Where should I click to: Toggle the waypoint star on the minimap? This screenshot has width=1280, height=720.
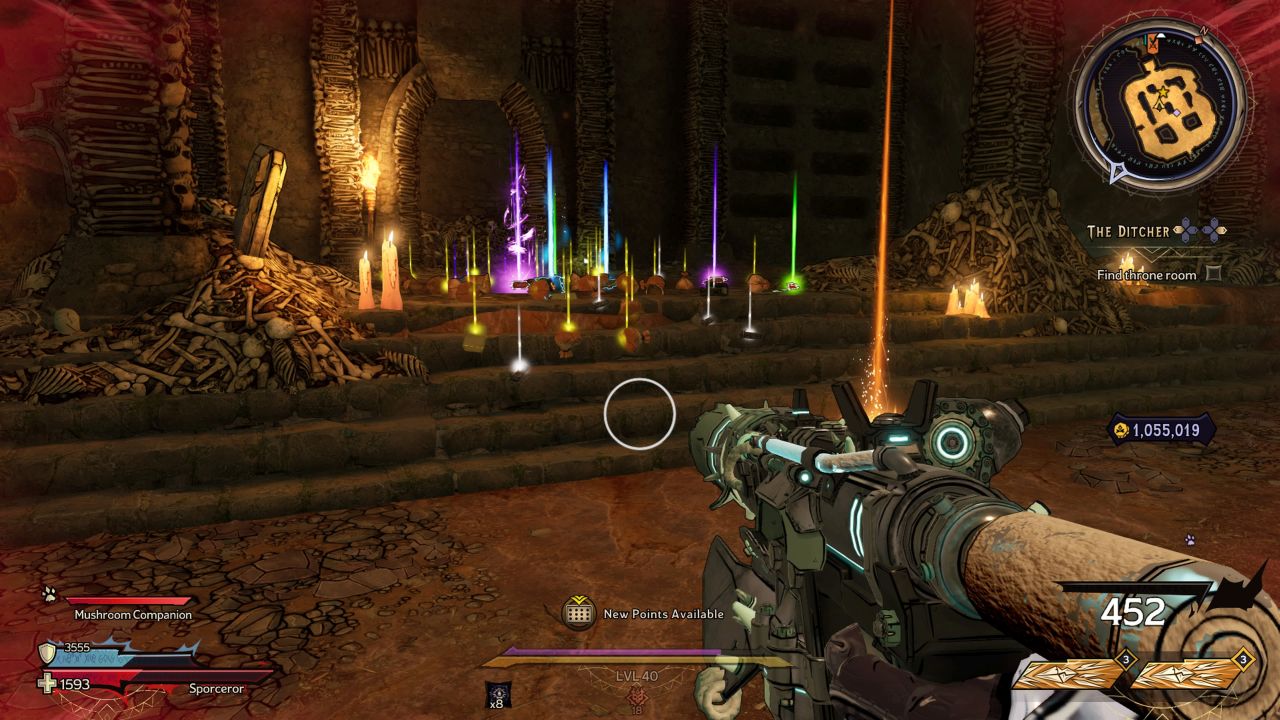point(1161,91)
